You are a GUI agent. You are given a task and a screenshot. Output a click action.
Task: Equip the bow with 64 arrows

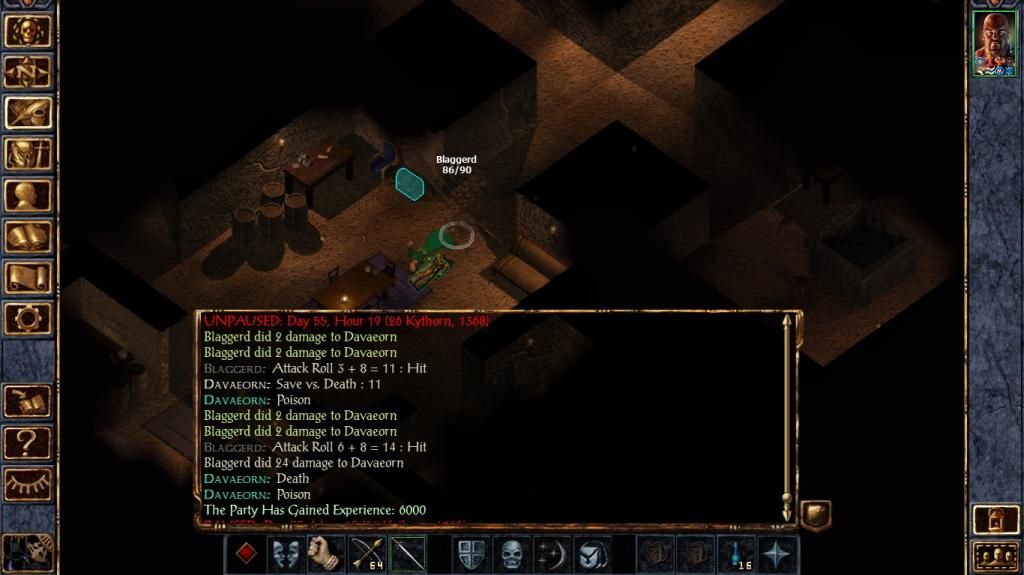pyautogui.click(x=367, y=554)
